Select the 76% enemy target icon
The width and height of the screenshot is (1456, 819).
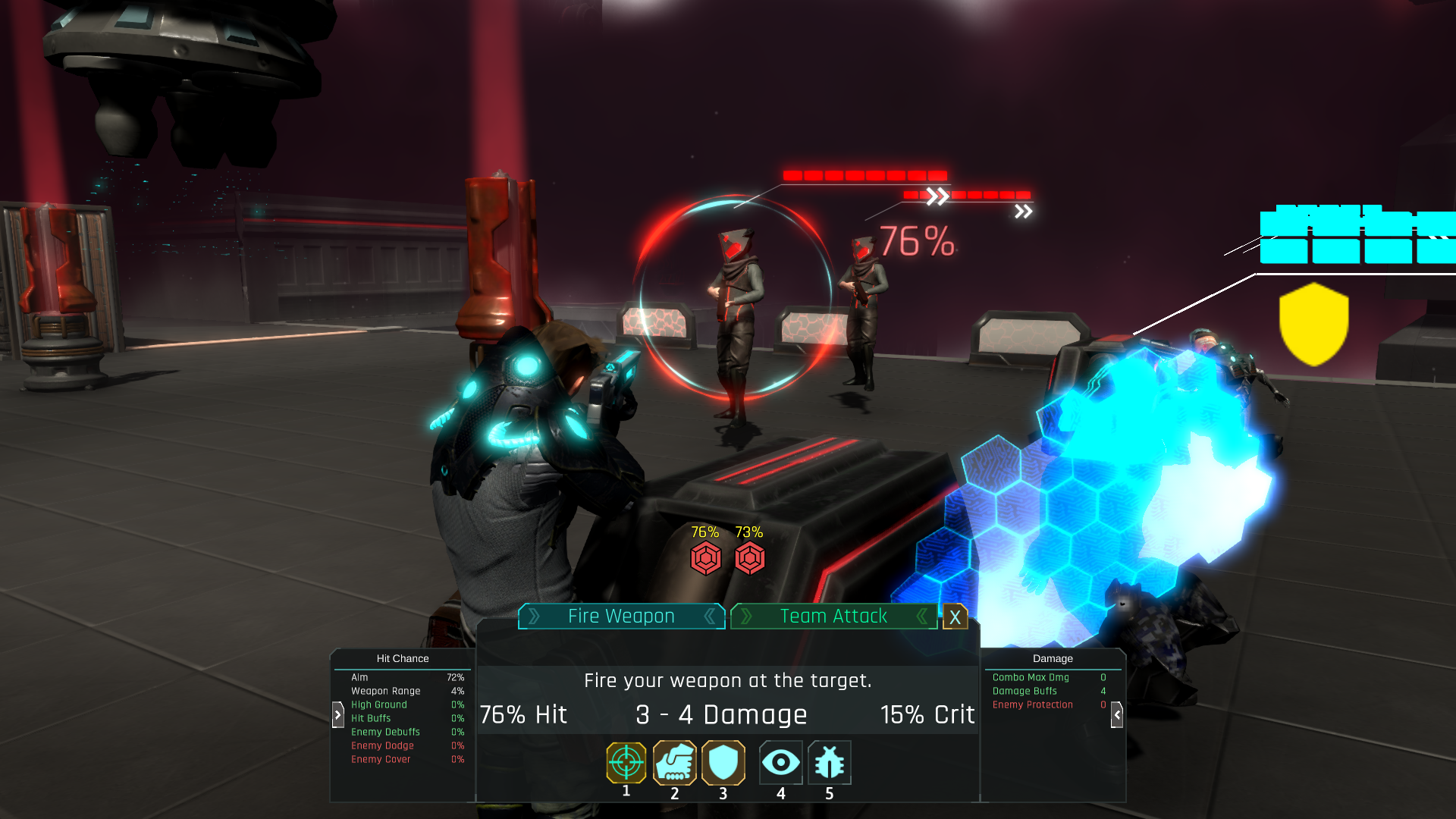(x=705, y=559)
